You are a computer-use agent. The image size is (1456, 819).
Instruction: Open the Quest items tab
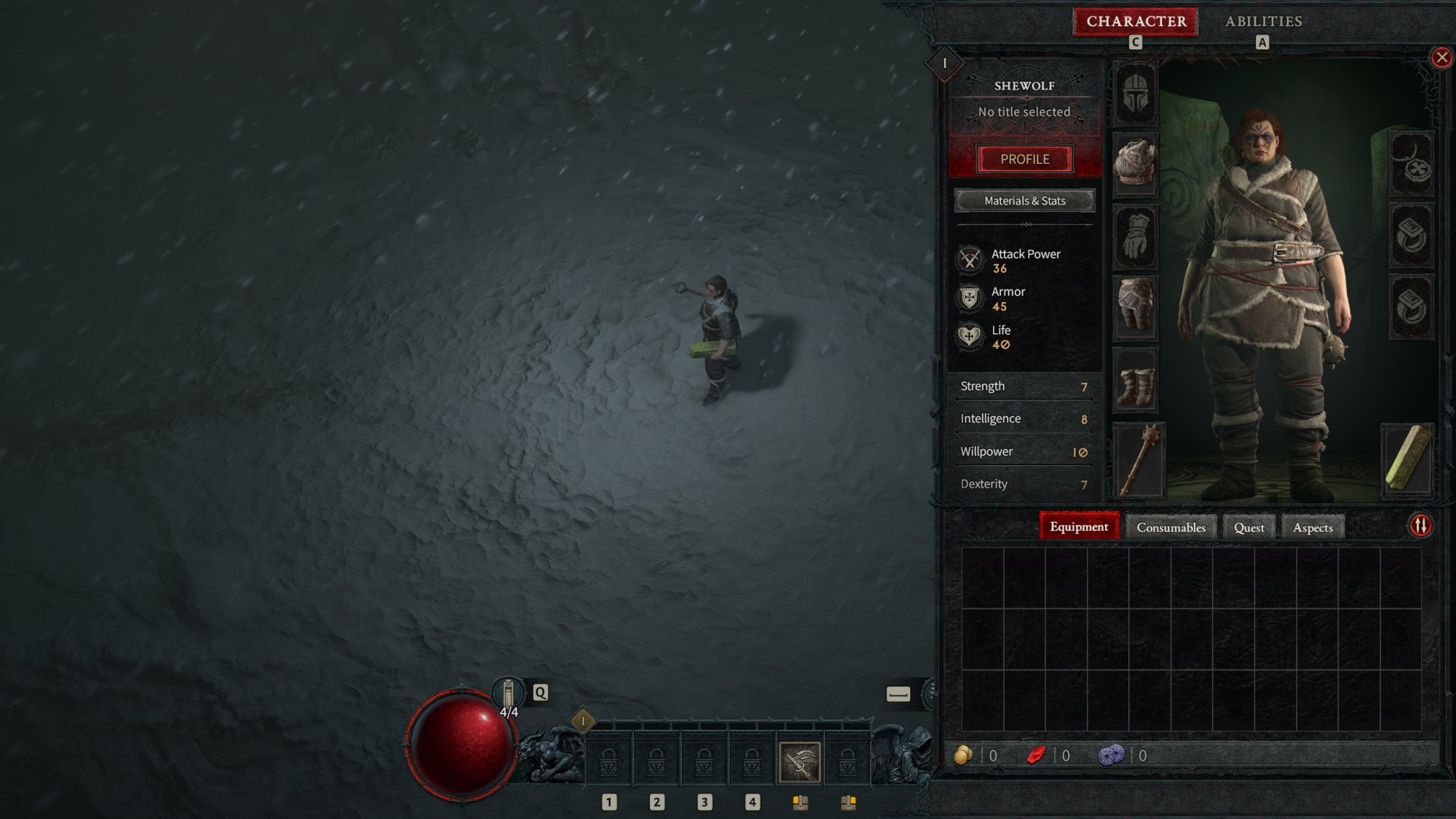tap(1249, 528)
